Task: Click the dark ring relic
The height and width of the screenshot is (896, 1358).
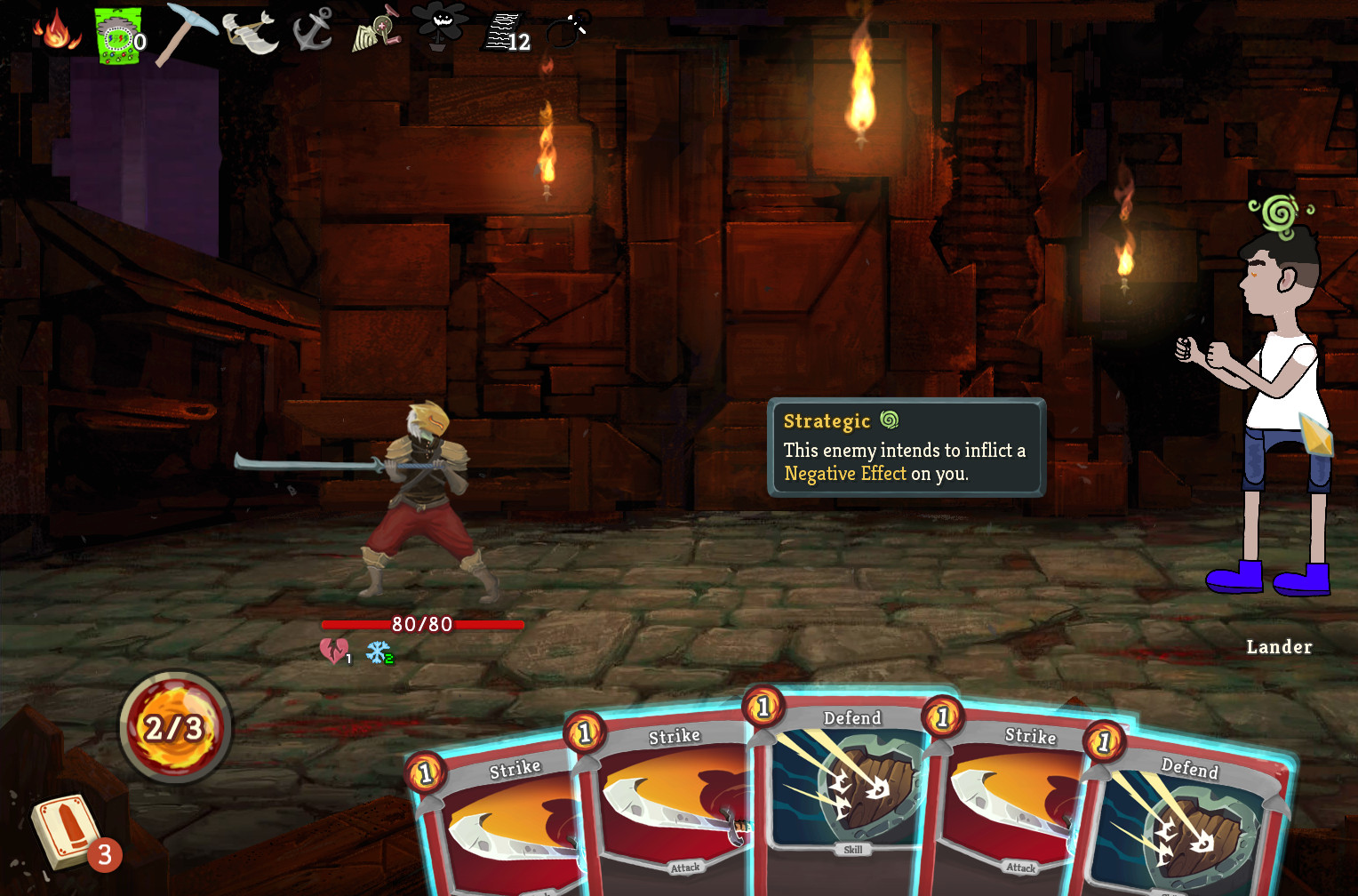Action: click(x=567, y=30)
